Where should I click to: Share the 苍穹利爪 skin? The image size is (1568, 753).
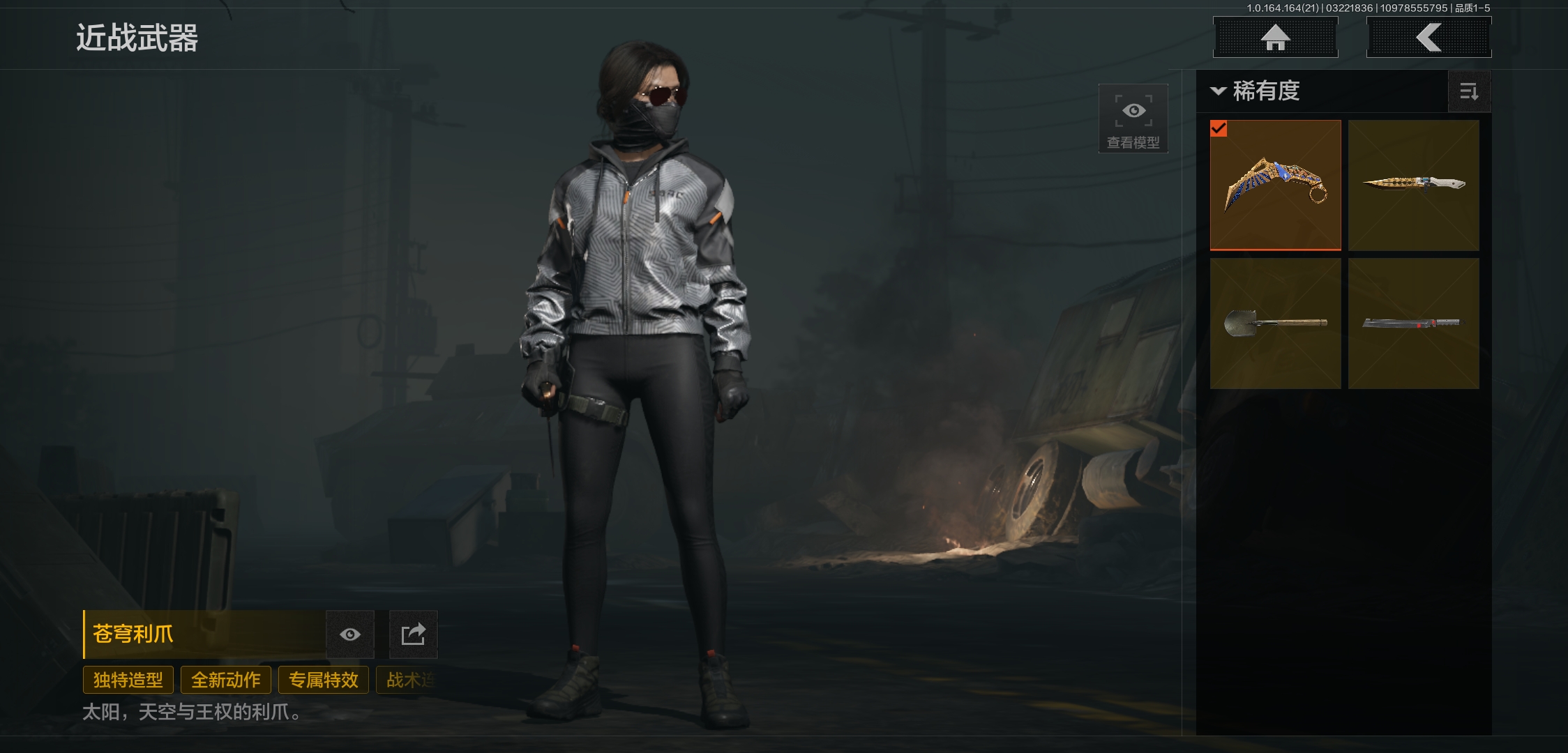(413, 634)
